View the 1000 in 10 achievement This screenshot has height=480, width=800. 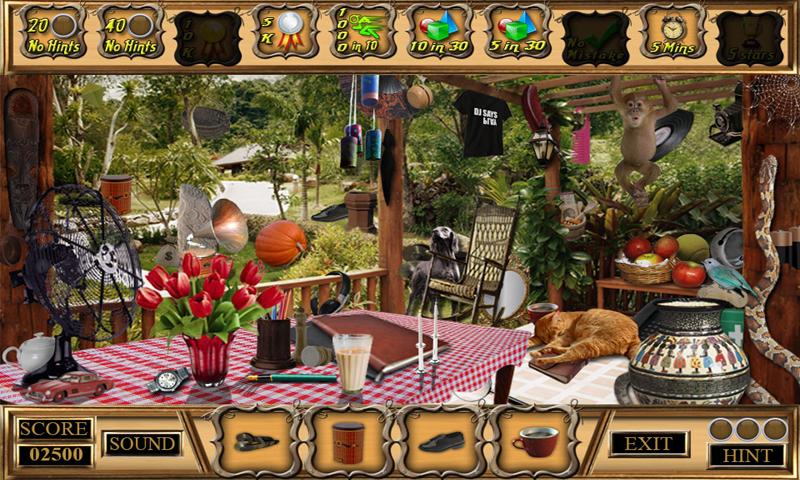tap(362, 34)
